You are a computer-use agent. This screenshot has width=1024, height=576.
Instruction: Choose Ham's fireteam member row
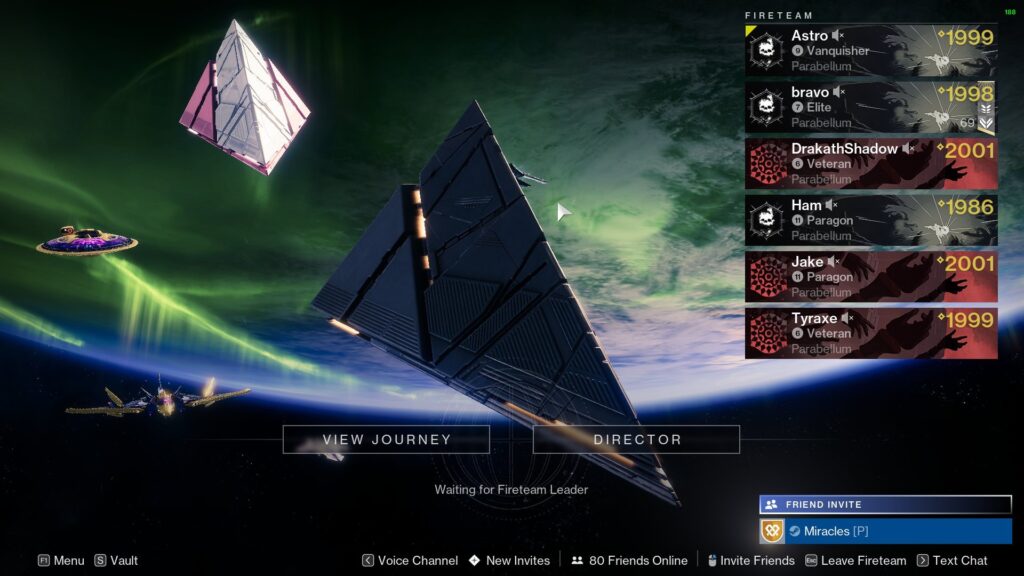tap(870, 220)
